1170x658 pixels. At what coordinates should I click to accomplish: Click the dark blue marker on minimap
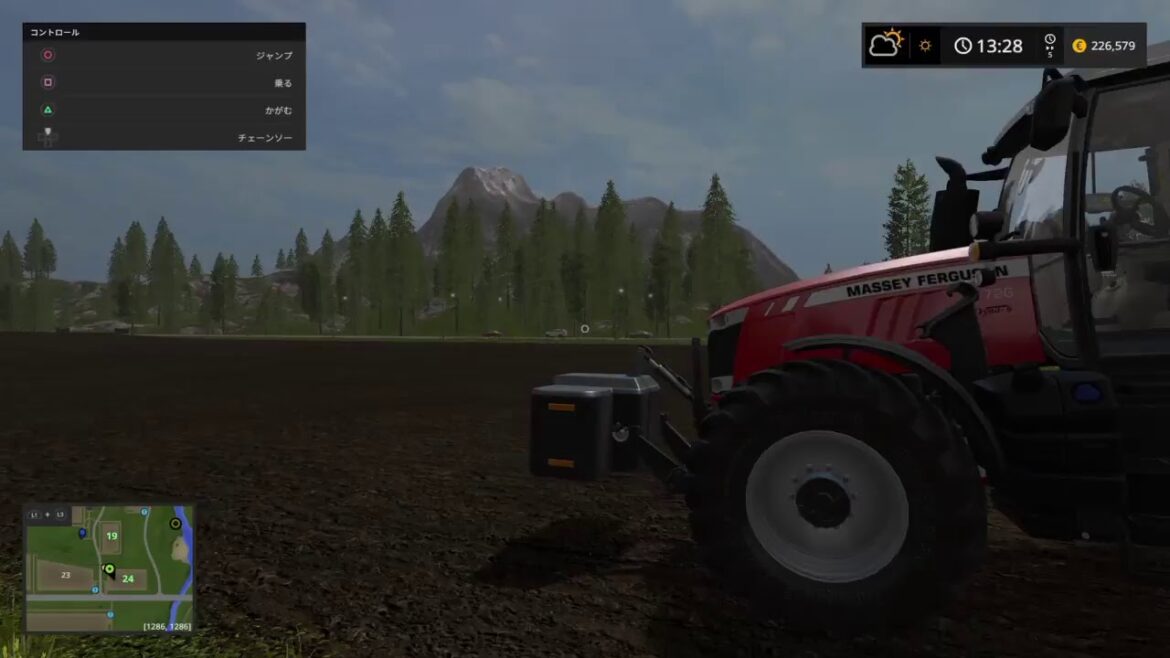(82, 533)
